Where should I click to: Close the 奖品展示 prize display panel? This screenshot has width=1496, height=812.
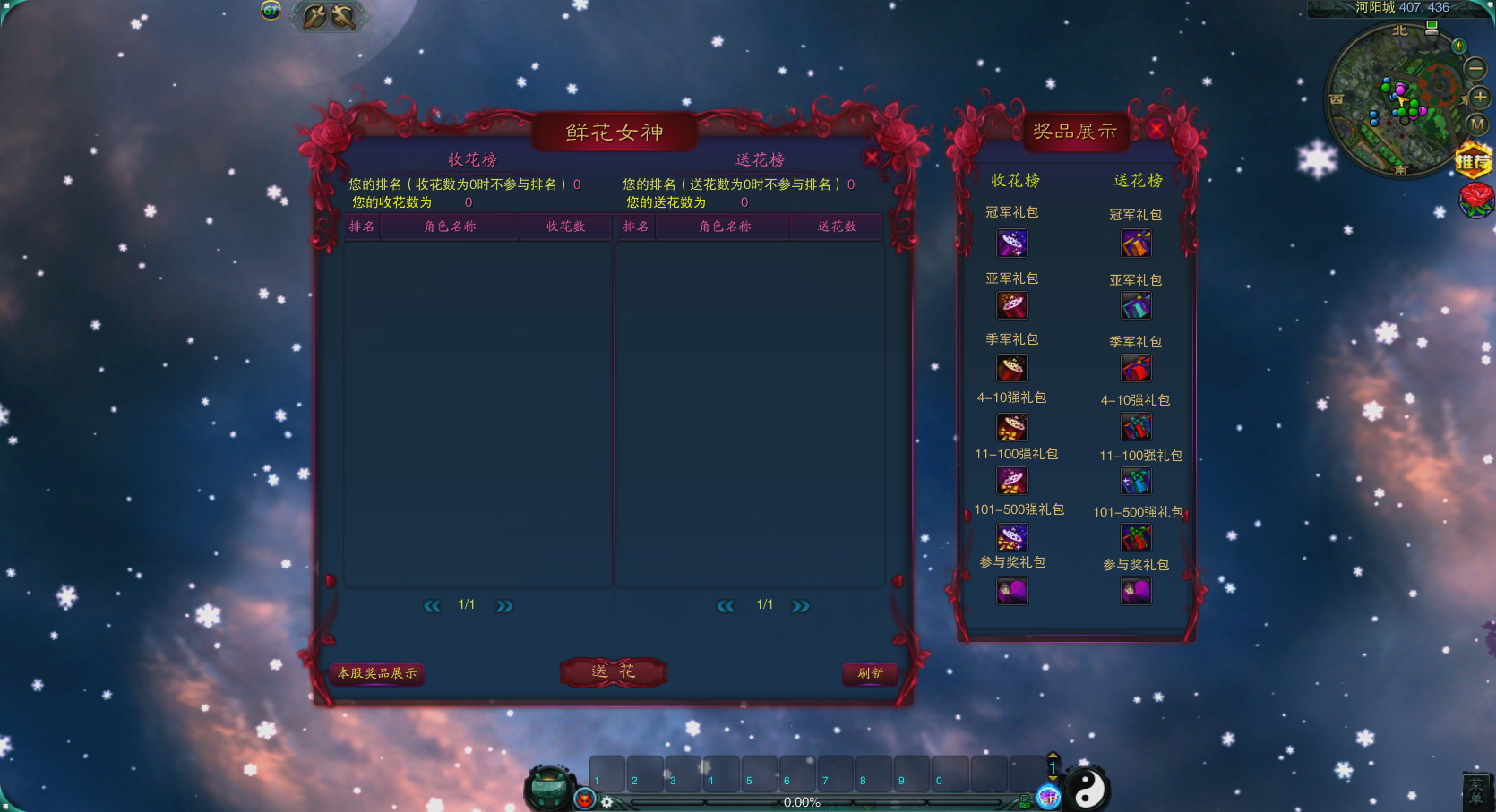click(x=1156, y=129)
